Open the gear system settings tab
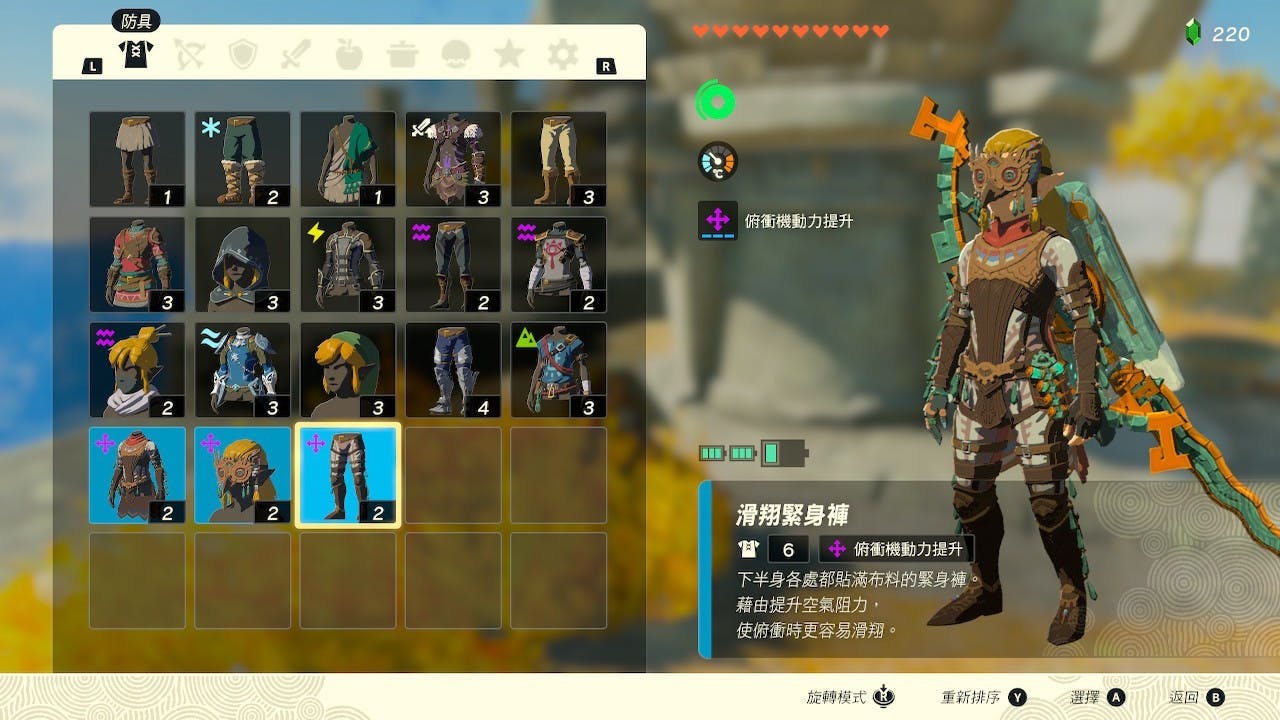The image size is (1280, 720). (563, 54)
